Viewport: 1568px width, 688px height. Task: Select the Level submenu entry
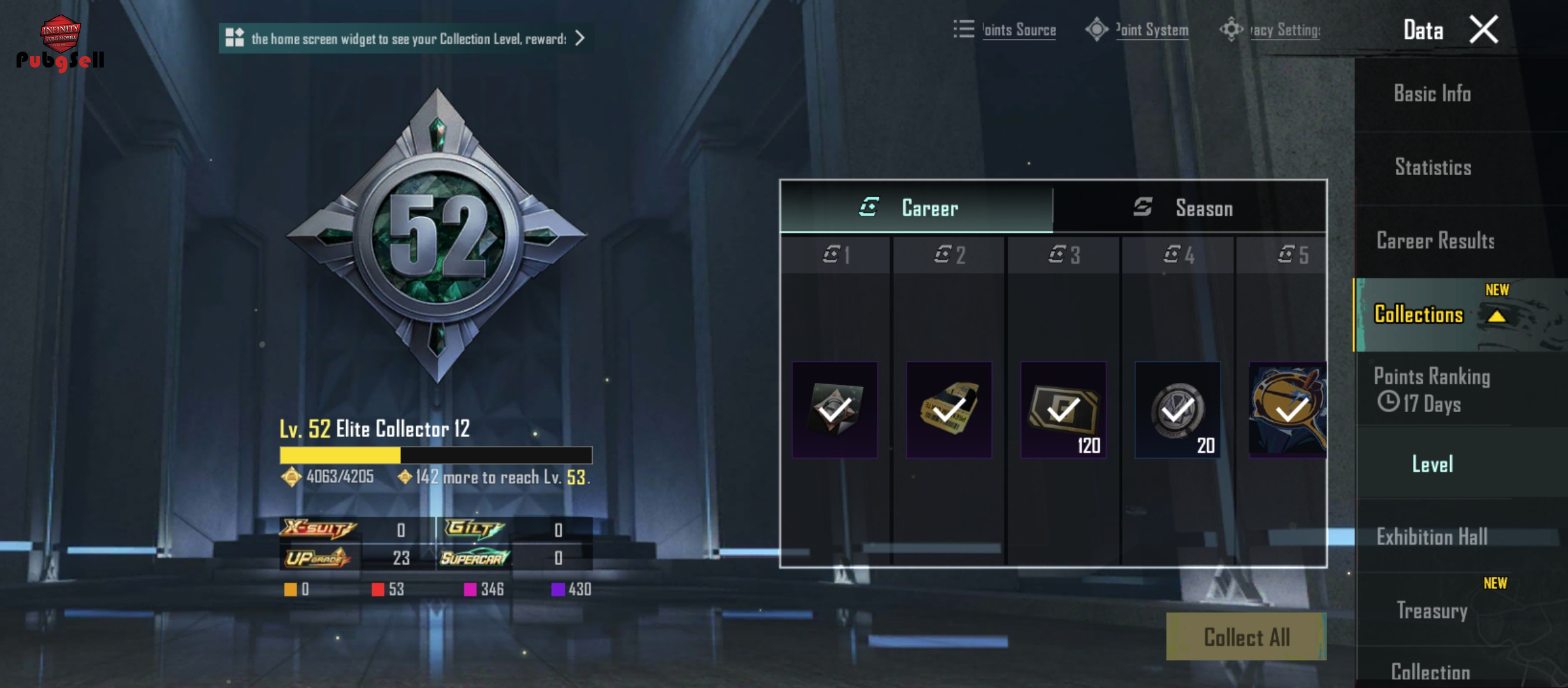[x=1432, y=464]
